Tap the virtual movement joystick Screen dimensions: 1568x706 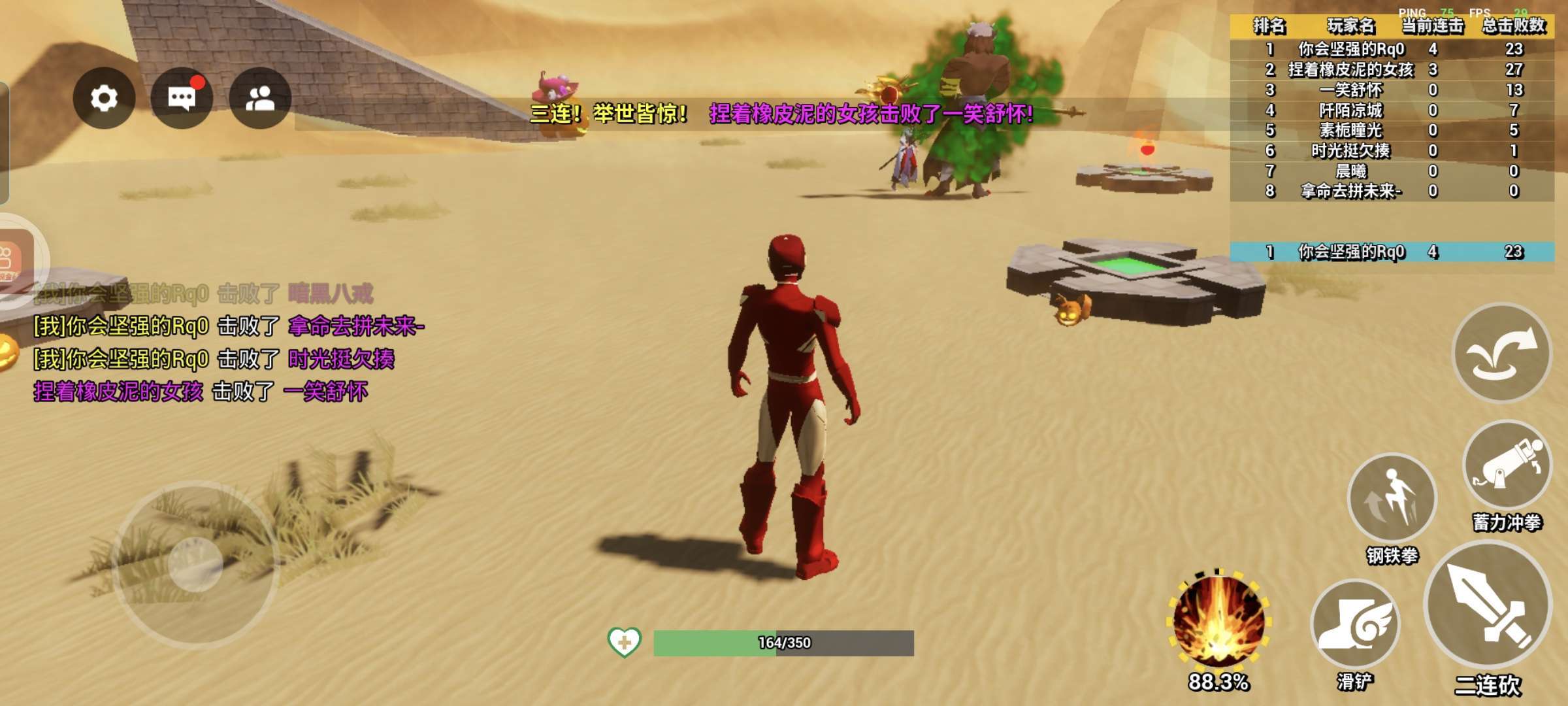pyautogui.click(x=195, y=563)
